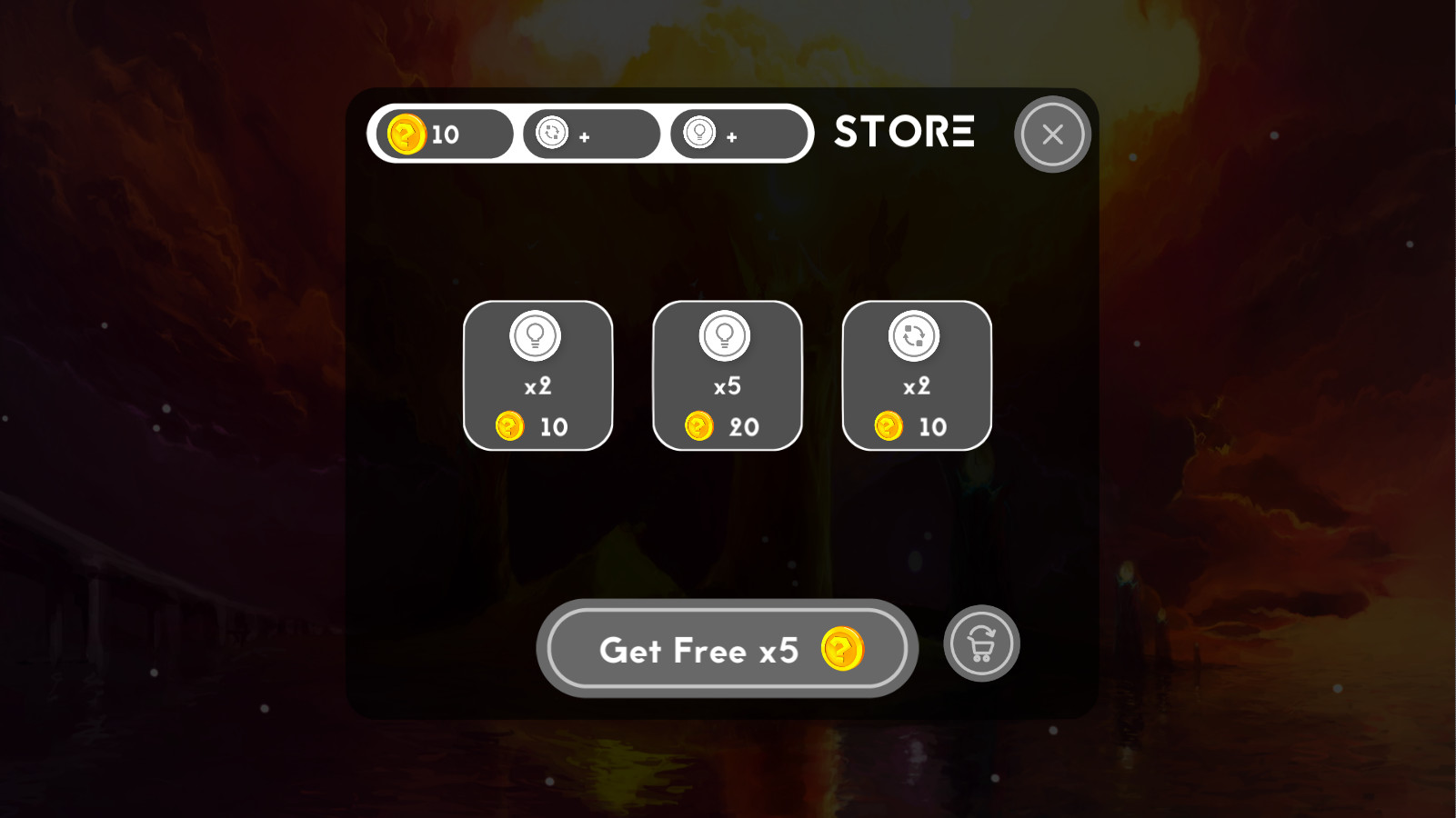Click the golden question-mark coin in the top counter

[407, 133]
